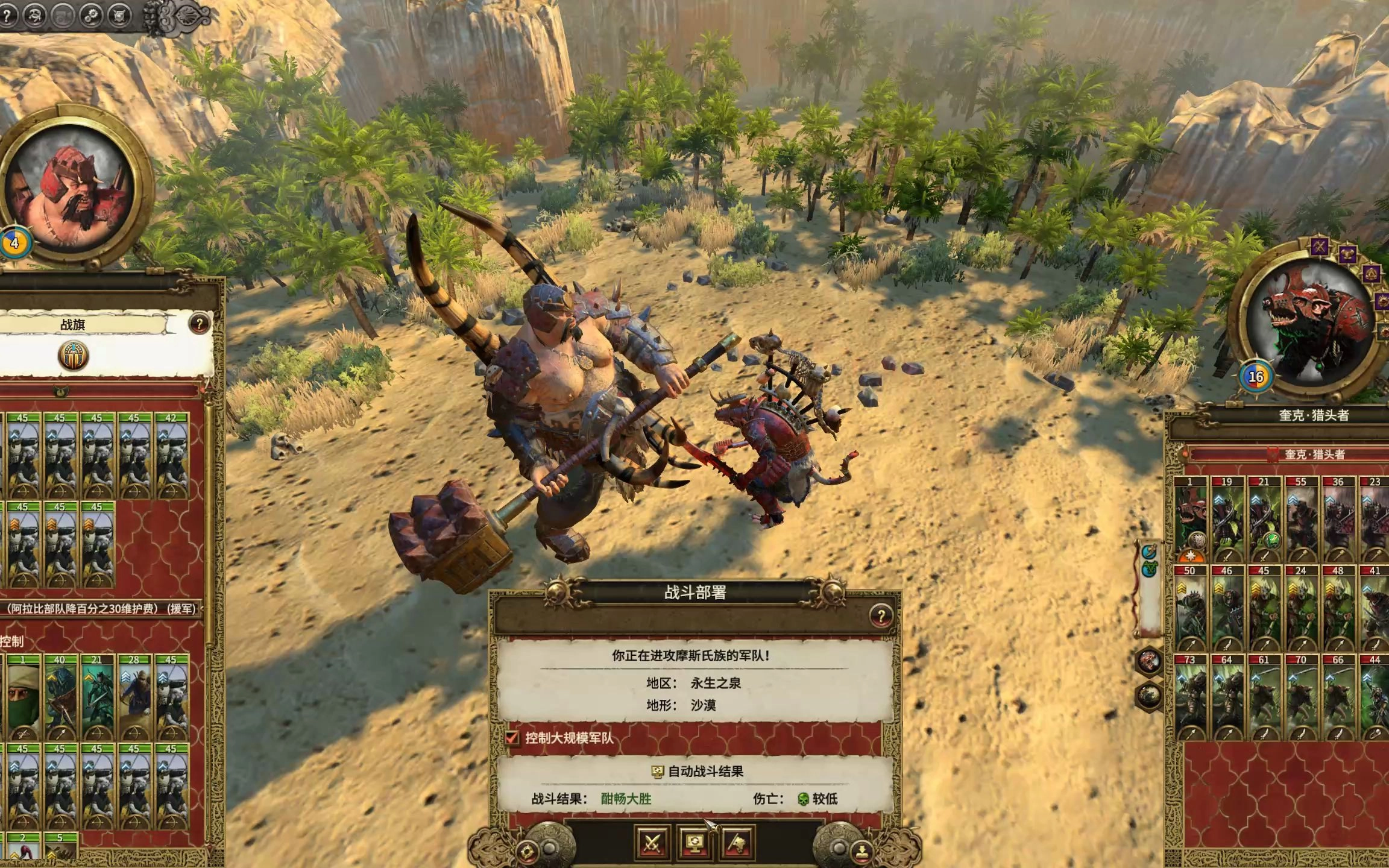Click the round emblem icon left of battle options
The width and height of the screenshot is (1389, 868).
[528, 851]
